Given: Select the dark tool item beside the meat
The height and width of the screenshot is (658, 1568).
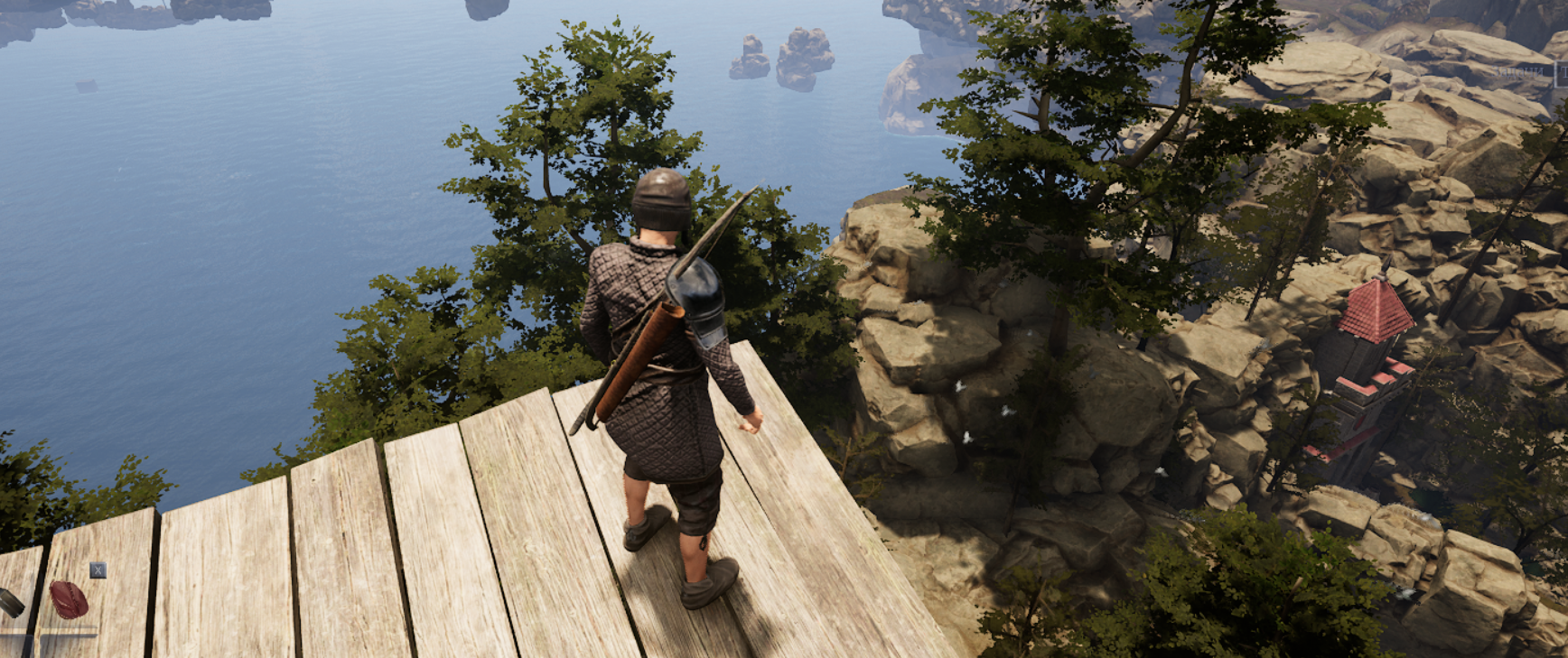Looking at the screenshot, I should [x=9, y=602].
